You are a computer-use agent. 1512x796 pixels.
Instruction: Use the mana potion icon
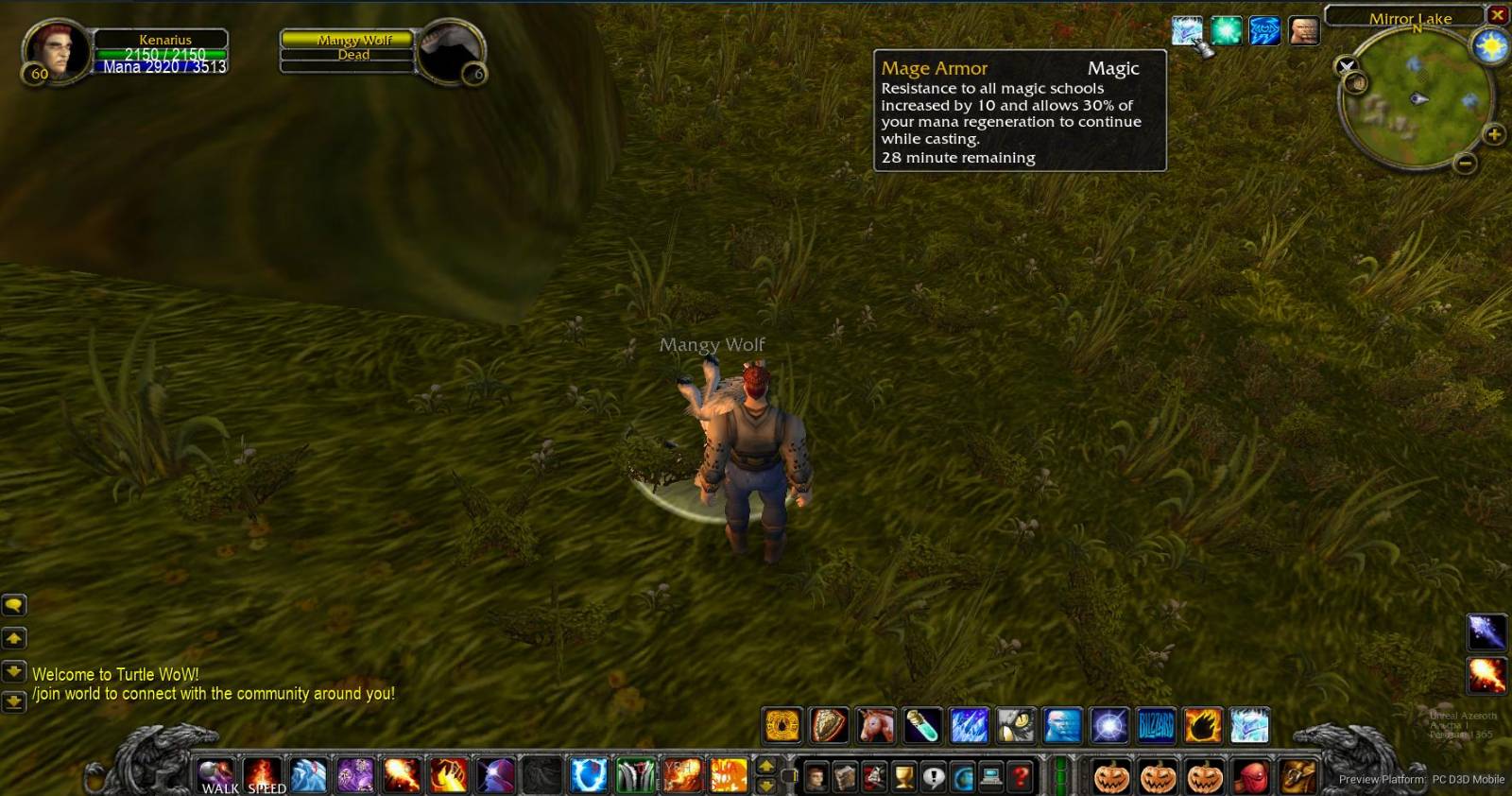[x=923, y=725]
